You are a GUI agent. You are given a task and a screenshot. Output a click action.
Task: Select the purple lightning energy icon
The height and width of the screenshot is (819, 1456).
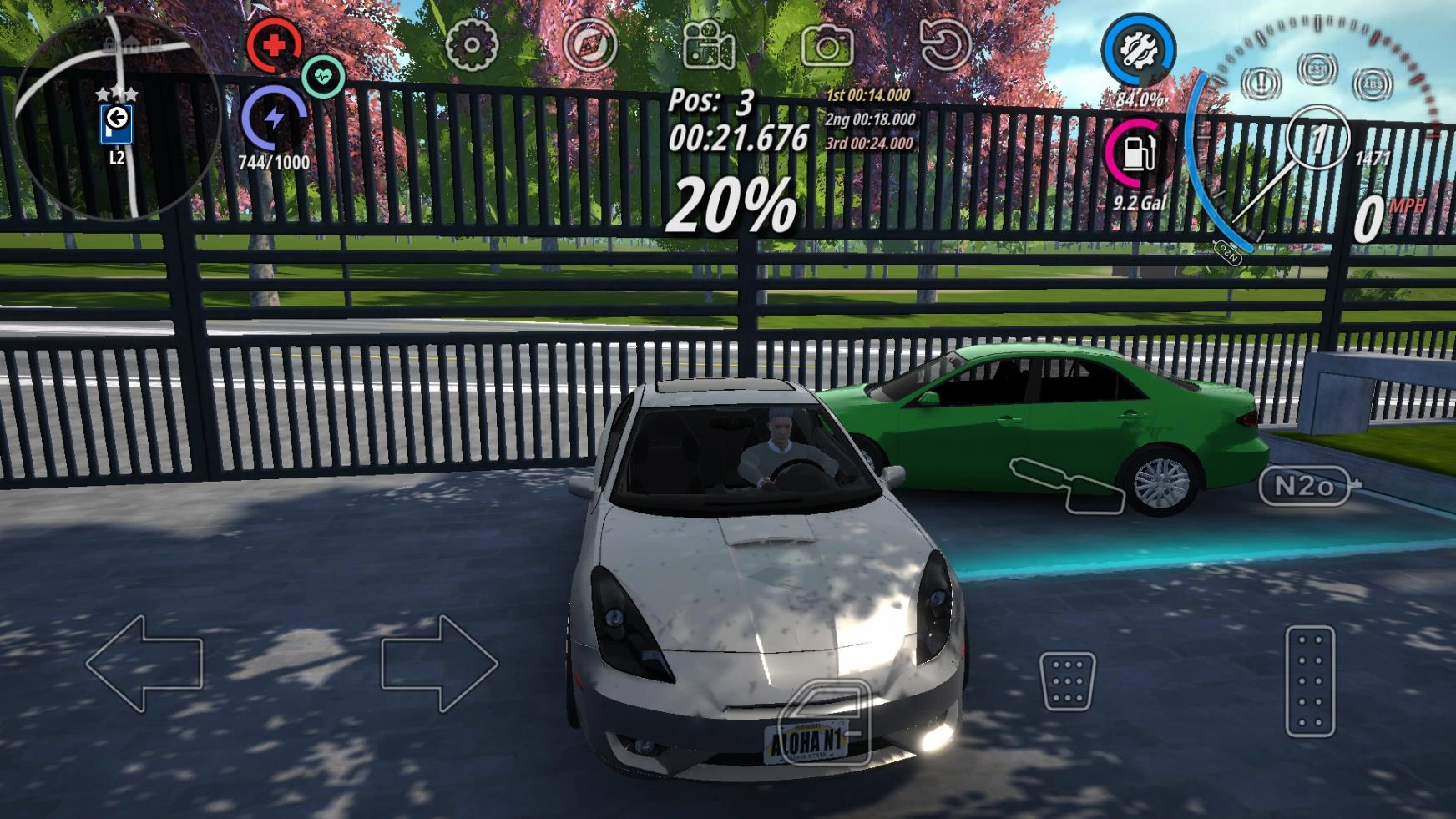tap(274, 118)
